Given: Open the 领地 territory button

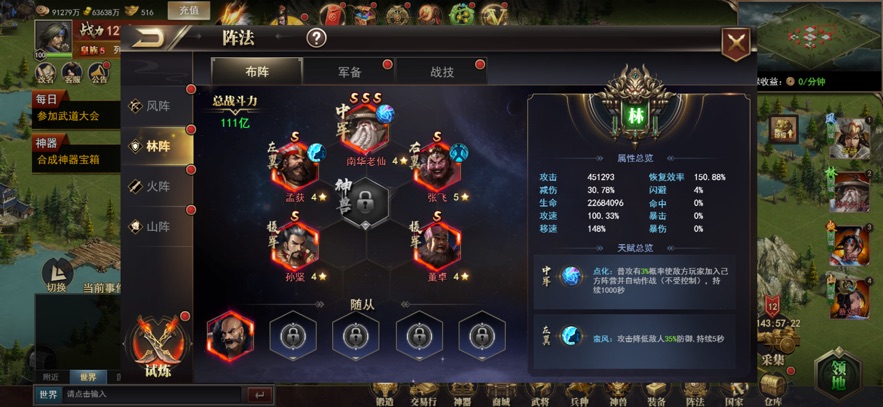Looking at the screenshot, I should [x=836, y=372].
